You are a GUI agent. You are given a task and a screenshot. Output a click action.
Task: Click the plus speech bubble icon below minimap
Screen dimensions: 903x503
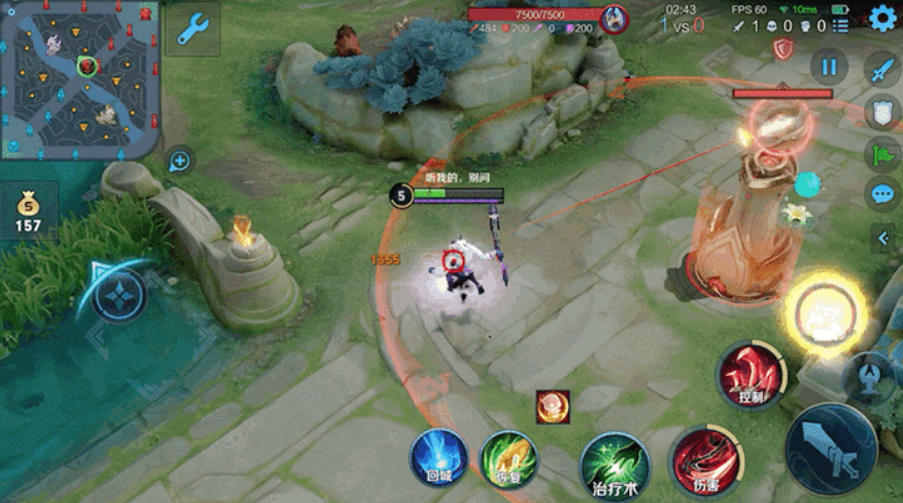point(180,160)
